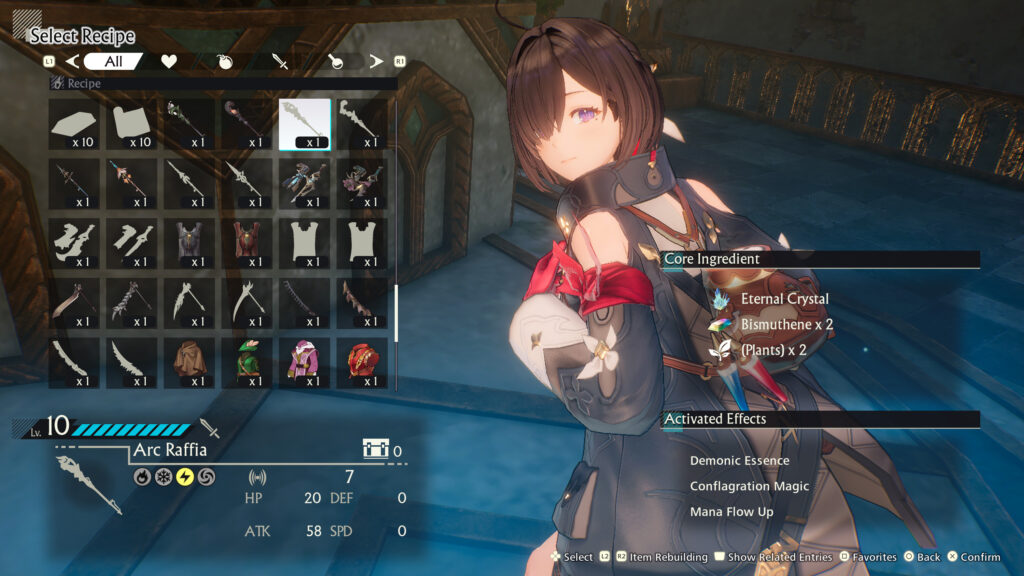The width and height of the screenshot is (1024, 576).
Task: Open the bomb category tab
Action: tap(226, 62)
